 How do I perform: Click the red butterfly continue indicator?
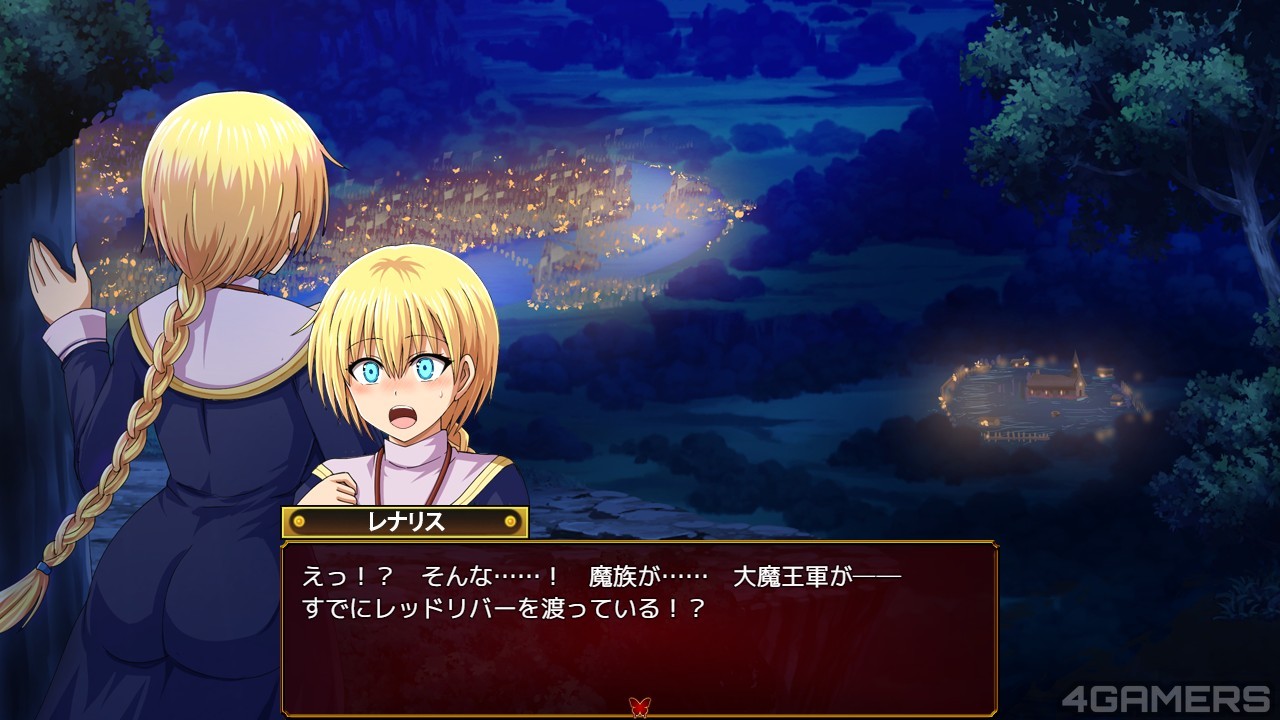639,707
